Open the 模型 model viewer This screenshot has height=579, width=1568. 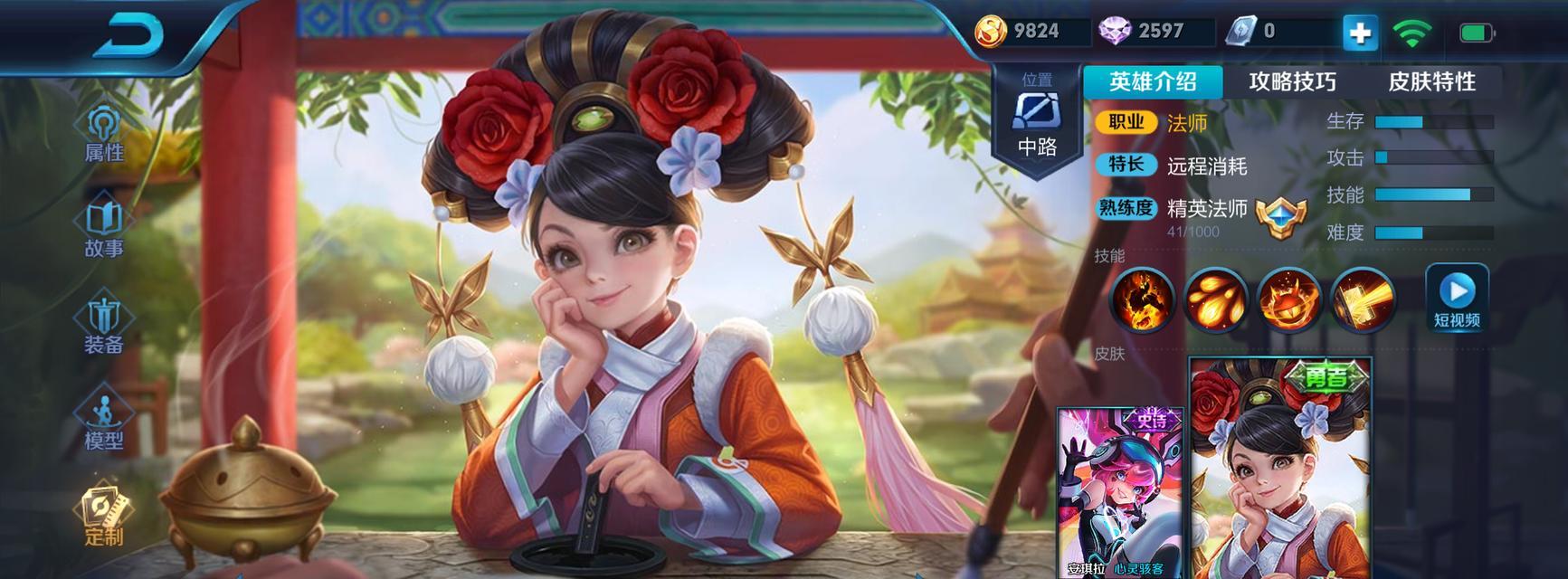click(104, 422)
